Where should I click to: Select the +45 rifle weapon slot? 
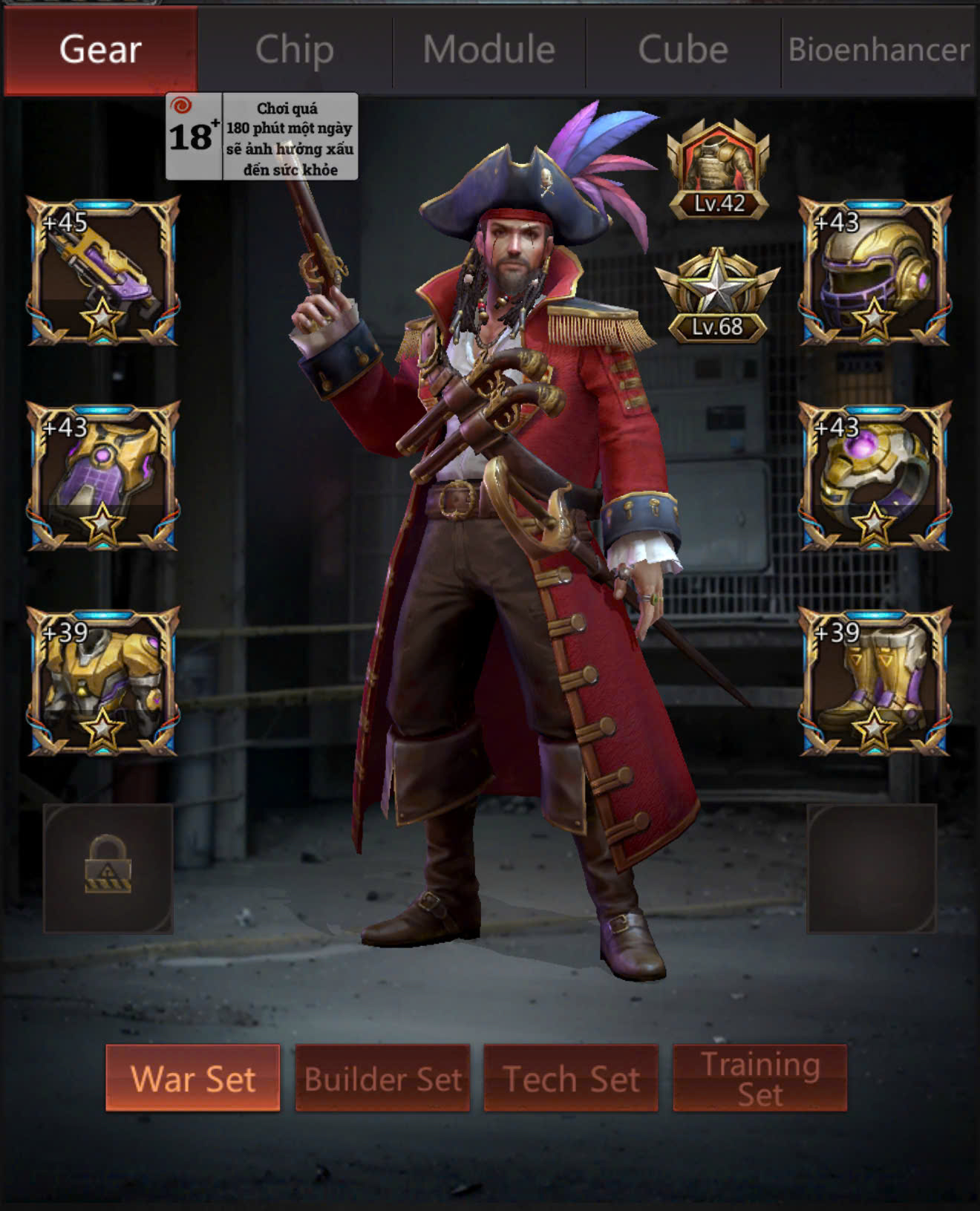pyautogui.click(x=103, y=271)
